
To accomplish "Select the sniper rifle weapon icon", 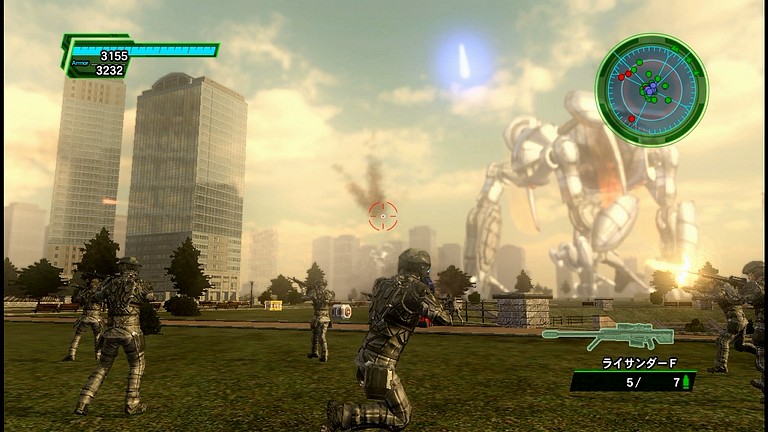I will point(607,334).
